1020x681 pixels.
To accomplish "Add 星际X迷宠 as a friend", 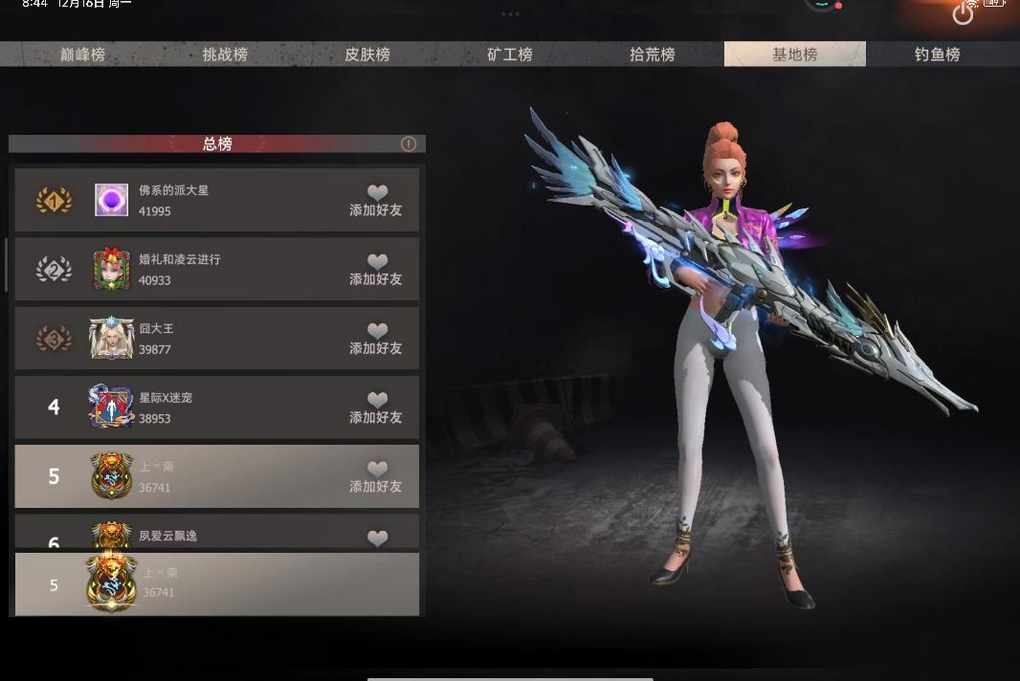I will click(376, 407).
